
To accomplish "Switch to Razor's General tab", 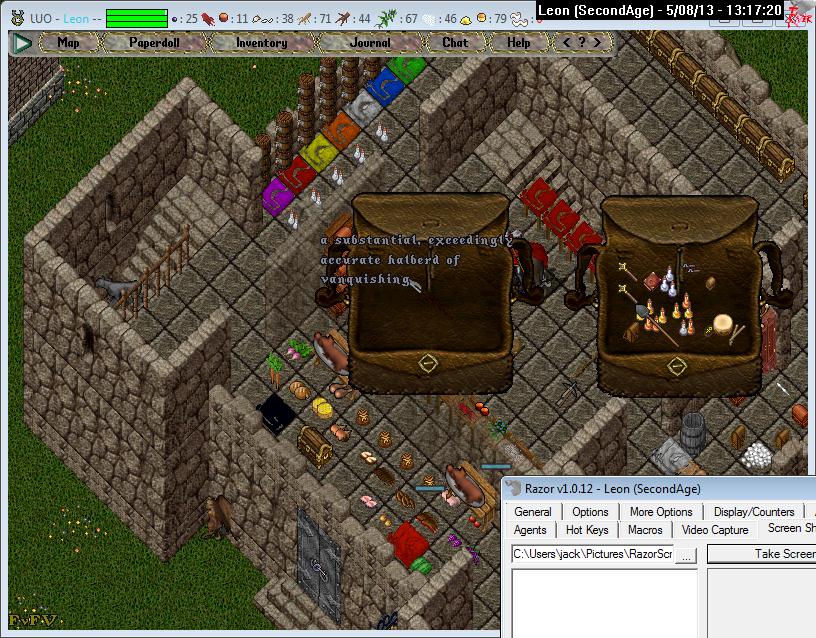I will (533, 512).
